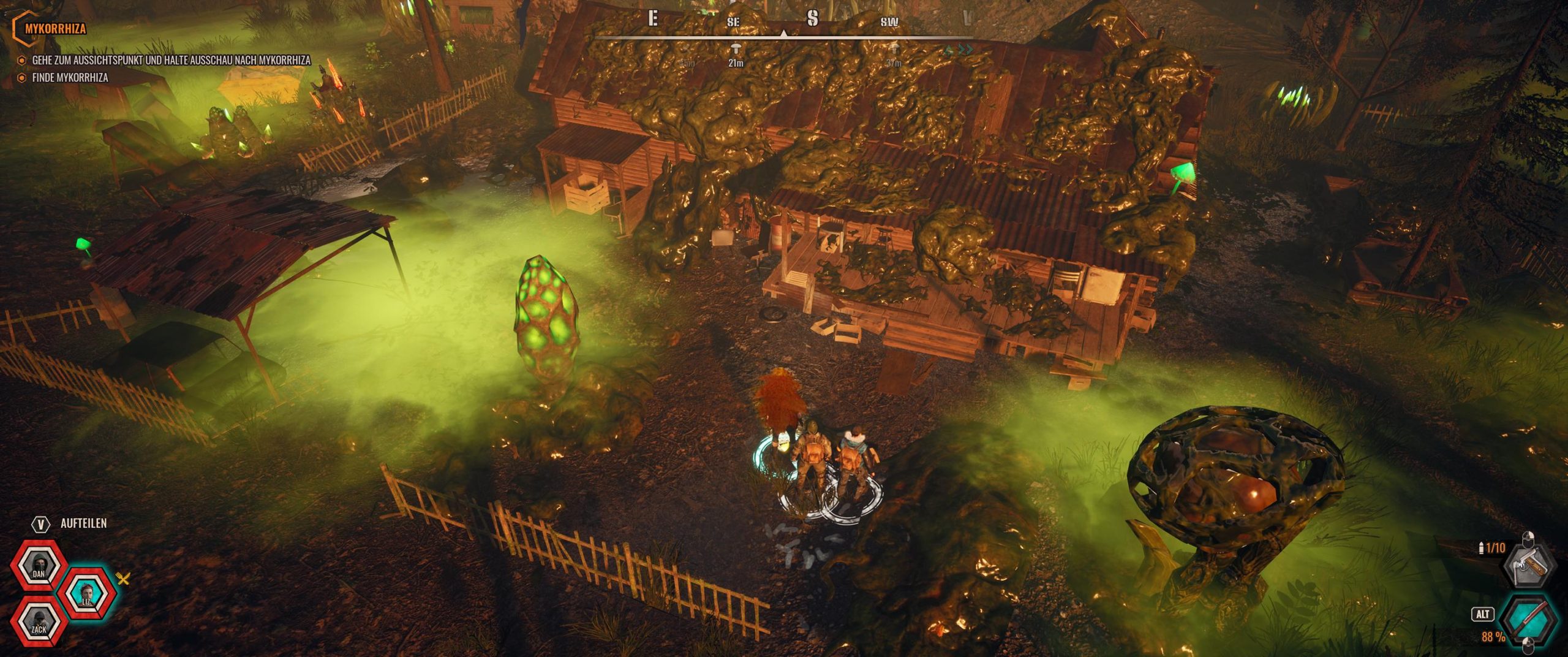
Task: Choose Zack's character portrait
Action: [x=39, y=621]
